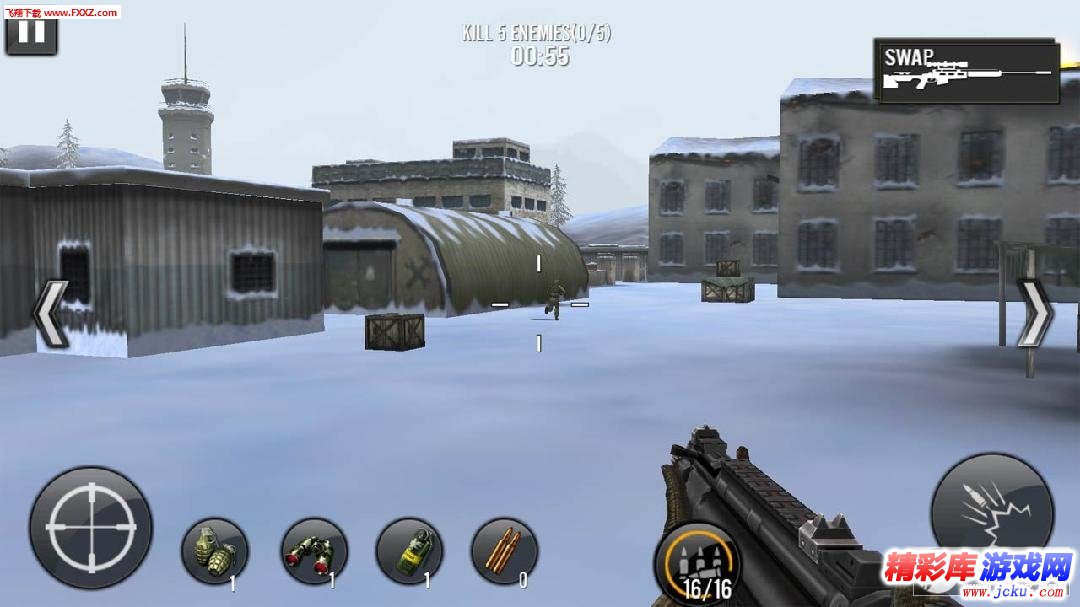Pause the game
Screen dimensions: 1080x607
coord(31,32)
